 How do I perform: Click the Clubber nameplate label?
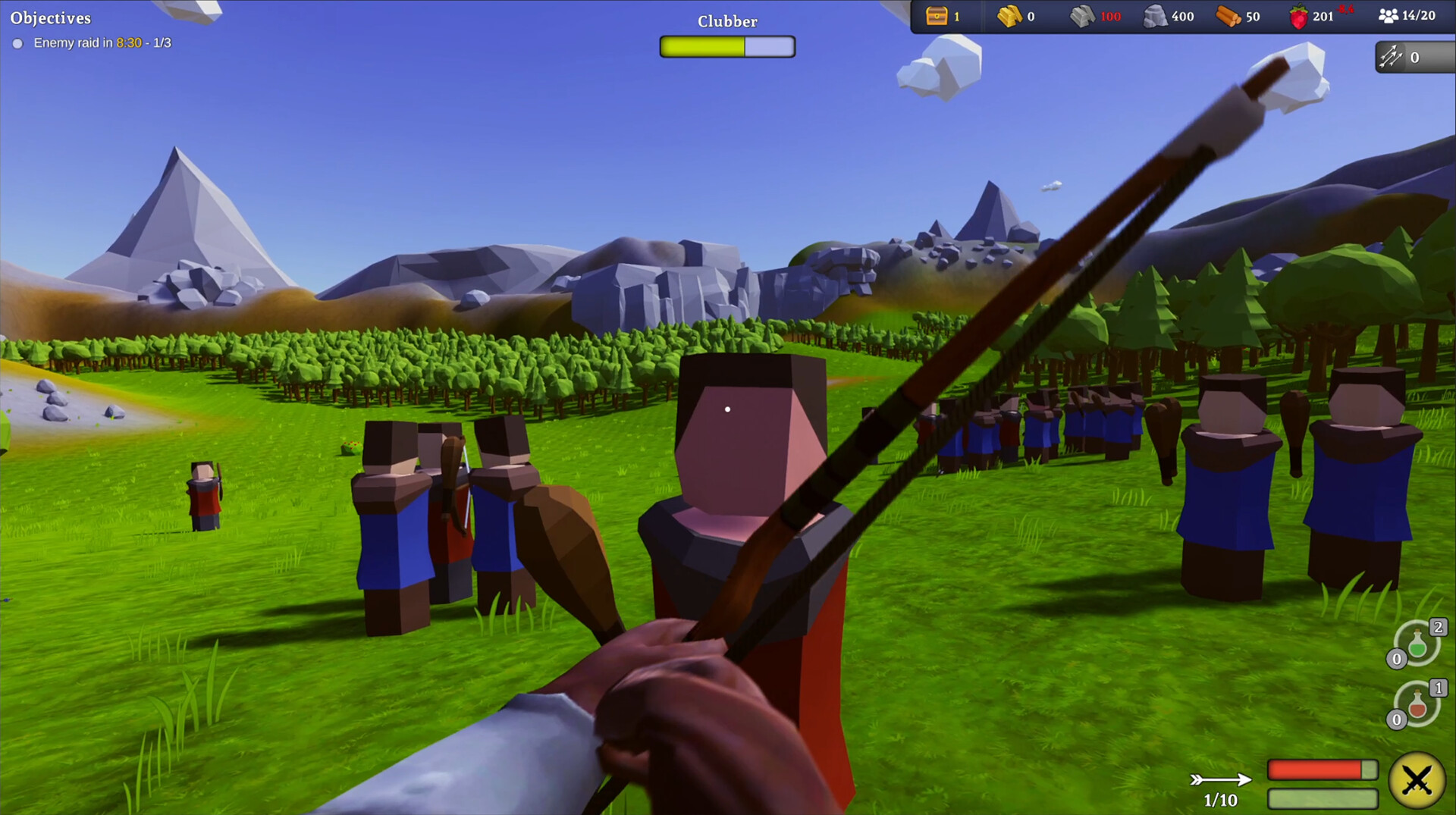tap(726, 20)
